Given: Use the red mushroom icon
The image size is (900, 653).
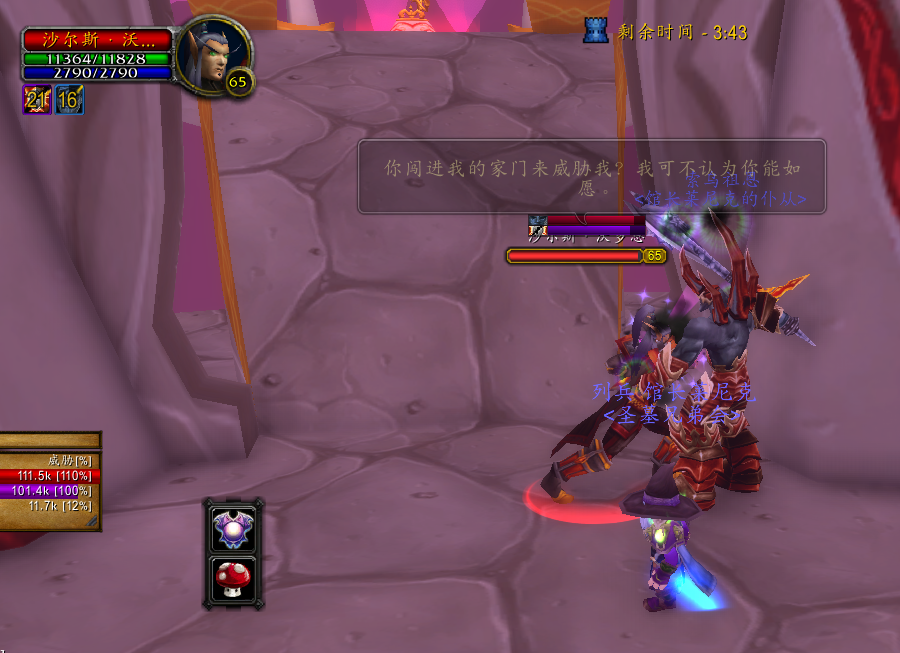Looking at the screenshot, I should [x=233, y=578].
